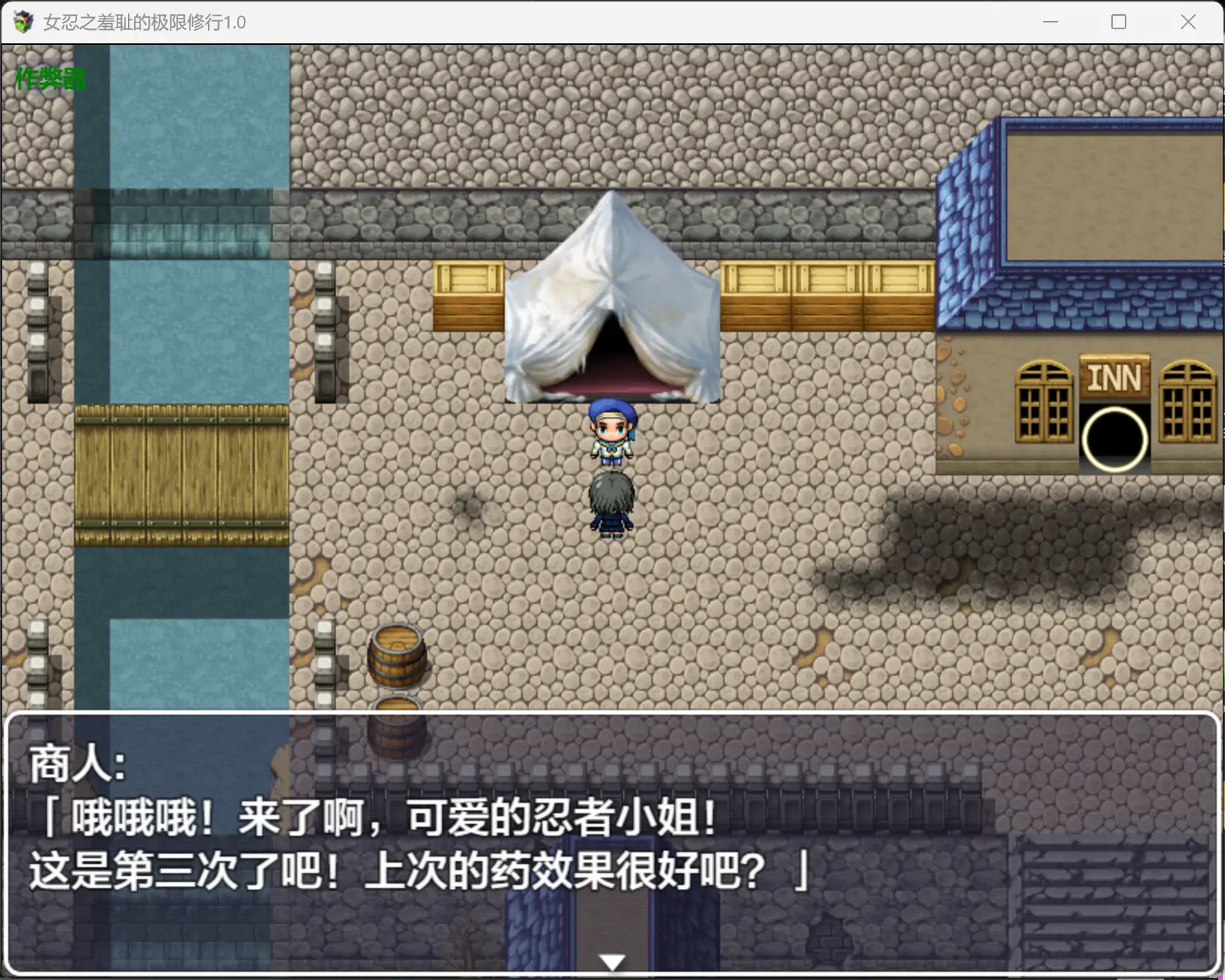Viewport: 1225px width, 980px height.
Task: Click the dialogue continue arrow
Action: click(612, 961)
